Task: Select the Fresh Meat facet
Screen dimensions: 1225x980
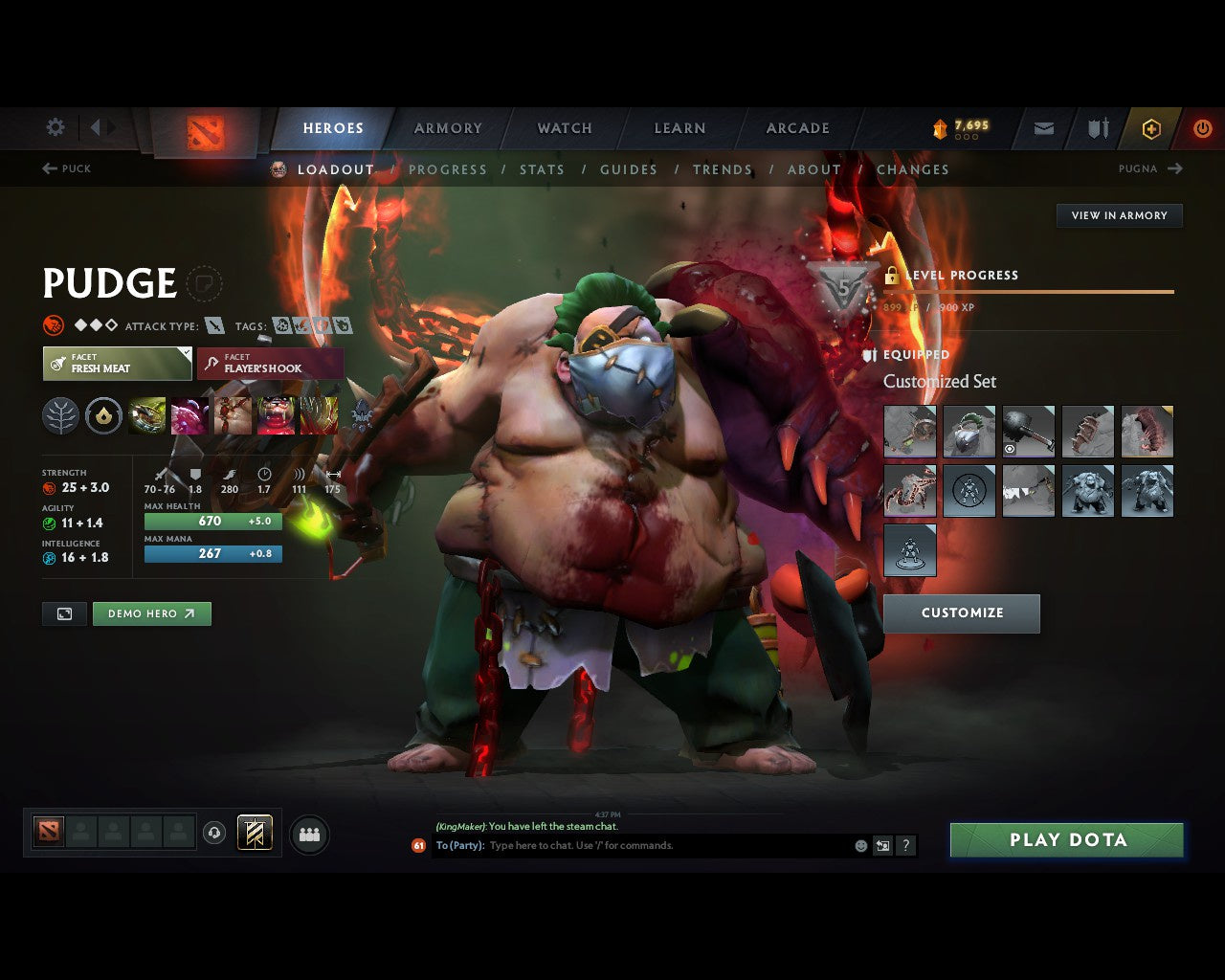Action: pos(117,364)
